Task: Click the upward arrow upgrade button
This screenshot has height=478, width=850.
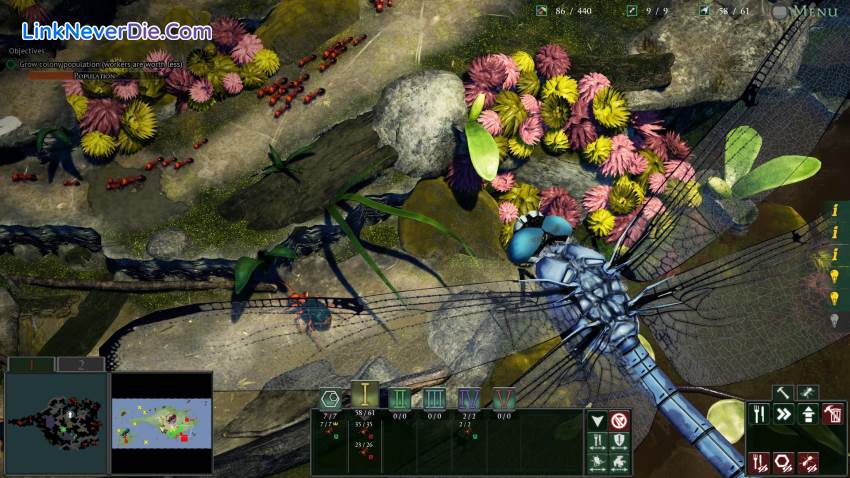Action: 807,413
